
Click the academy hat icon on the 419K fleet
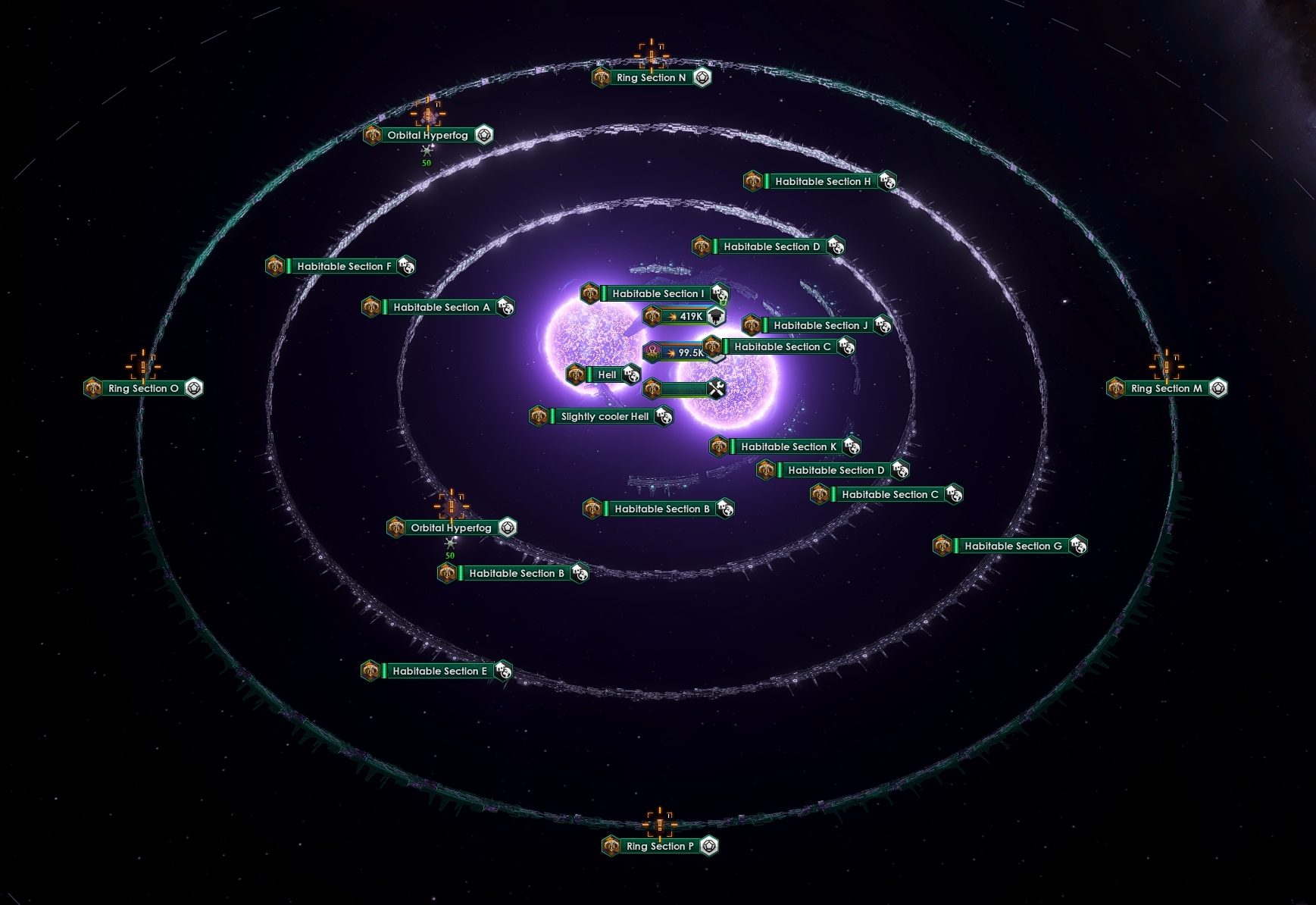[x=716, y=317]
